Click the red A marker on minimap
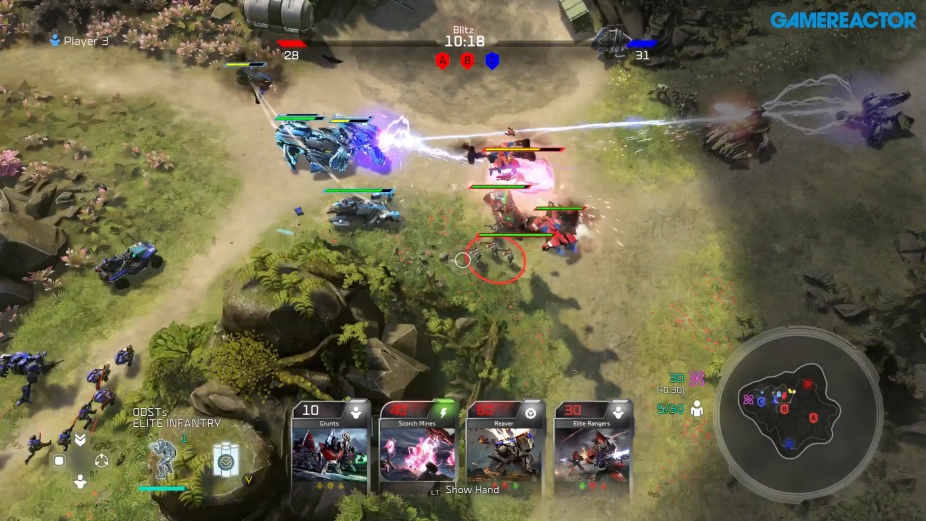The image size is (926, 521). (x=813, y=416)
